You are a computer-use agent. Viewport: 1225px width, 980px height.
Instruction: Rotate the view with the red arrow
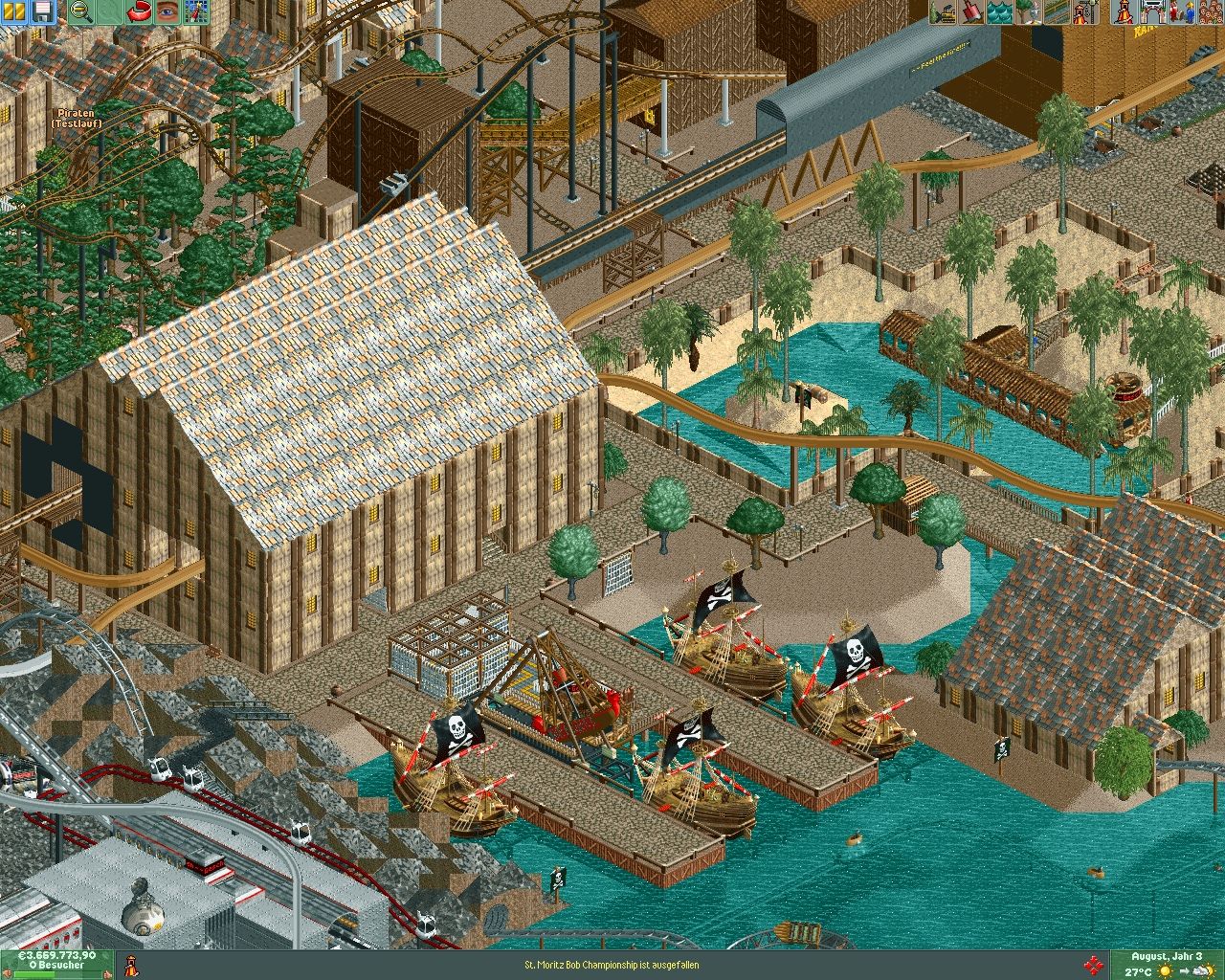click(140, 11)
